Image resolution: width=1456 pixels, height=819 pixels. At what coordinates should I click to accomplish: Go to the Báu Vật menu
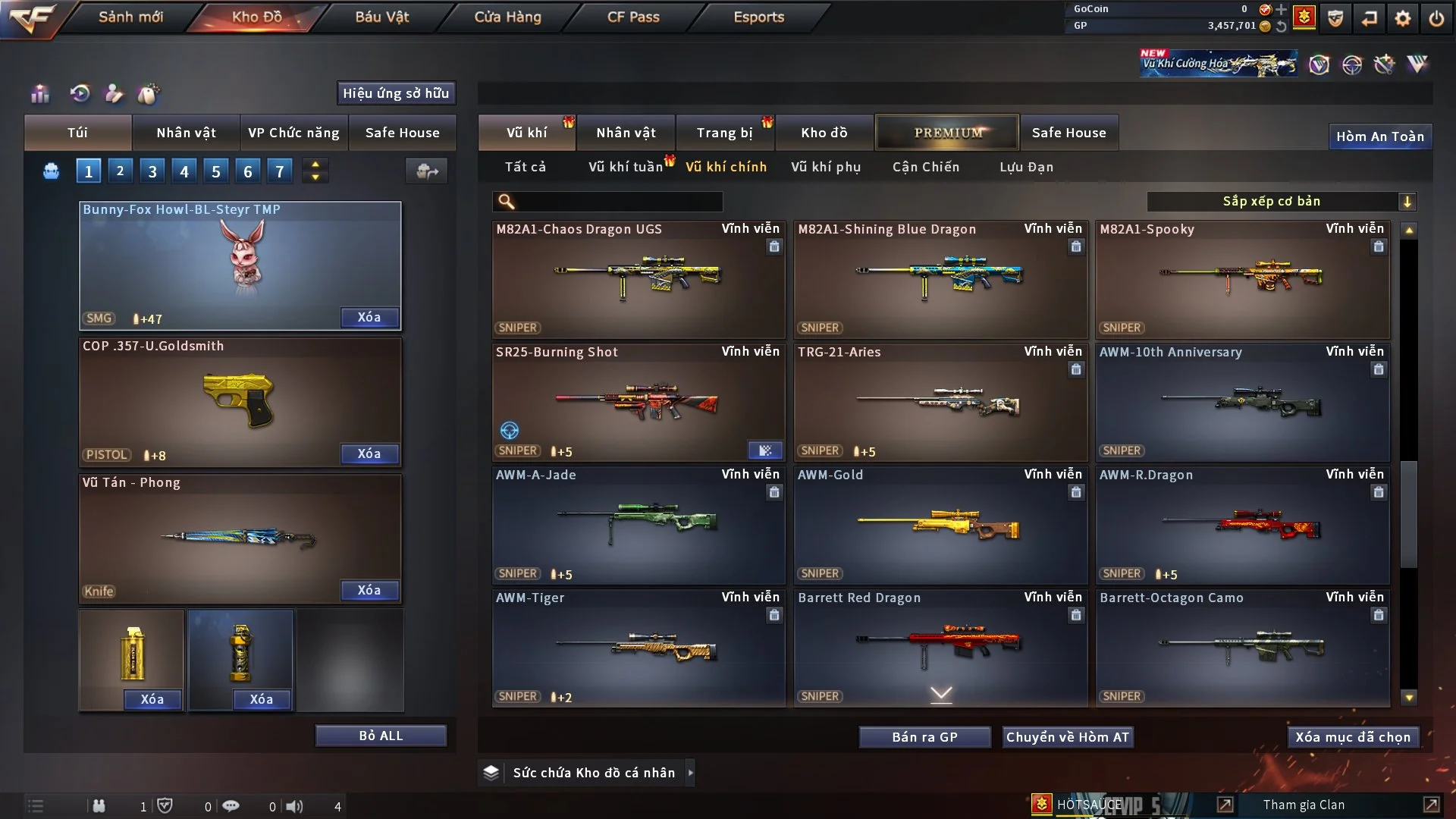point(381,17)
